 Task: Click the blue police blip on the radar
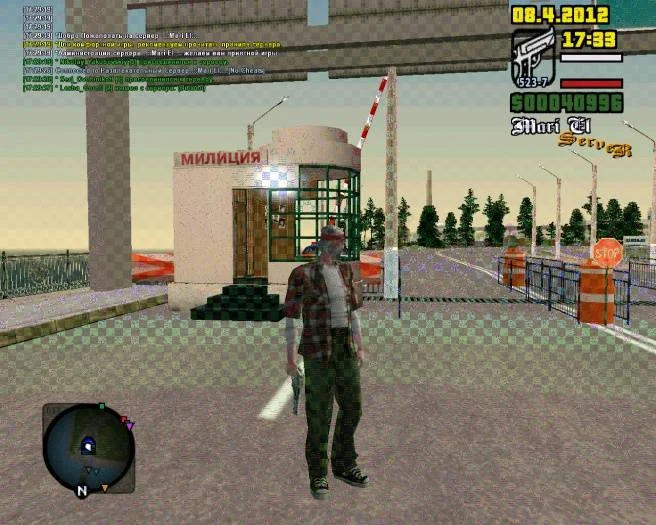[x=88, y=446]
